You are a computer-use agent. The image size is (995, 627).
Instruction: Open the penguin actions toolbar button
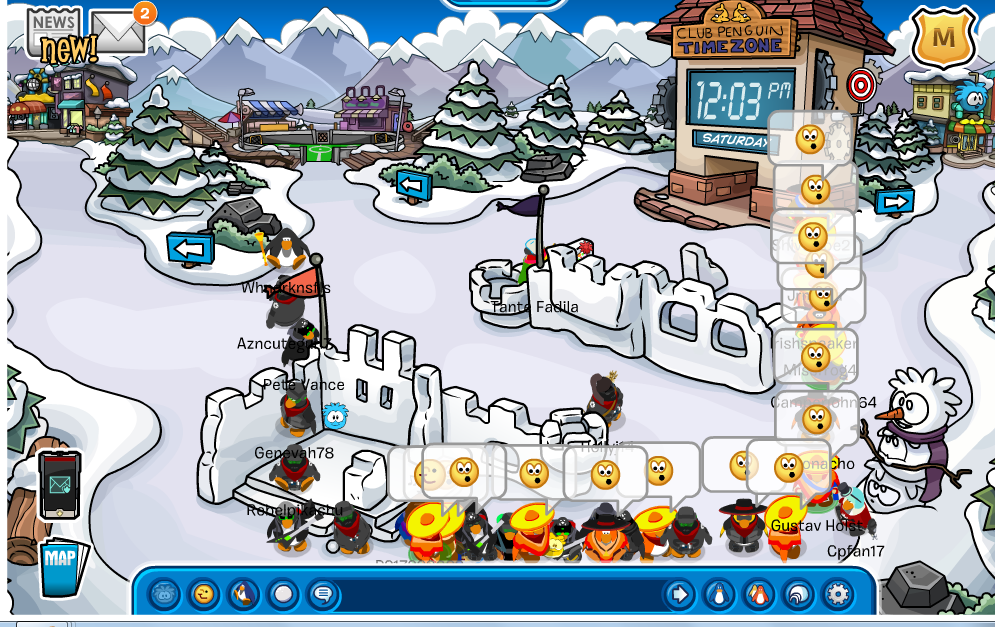click(243, 595)
